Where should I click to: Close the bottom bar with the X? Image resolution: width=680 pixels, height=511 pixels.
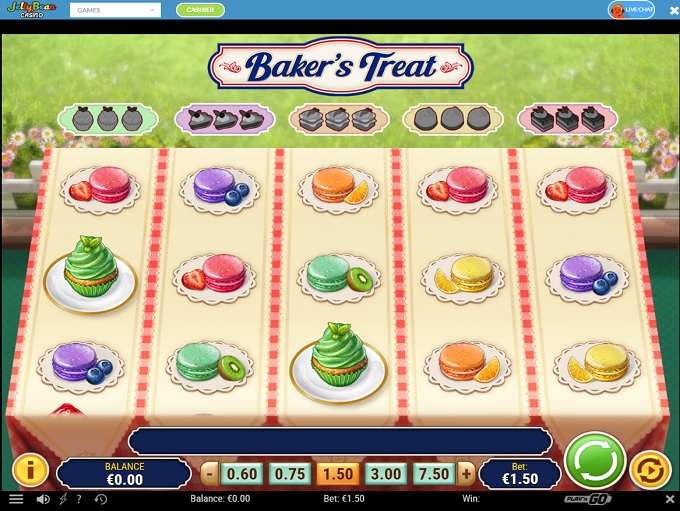[x=669, y=498]
